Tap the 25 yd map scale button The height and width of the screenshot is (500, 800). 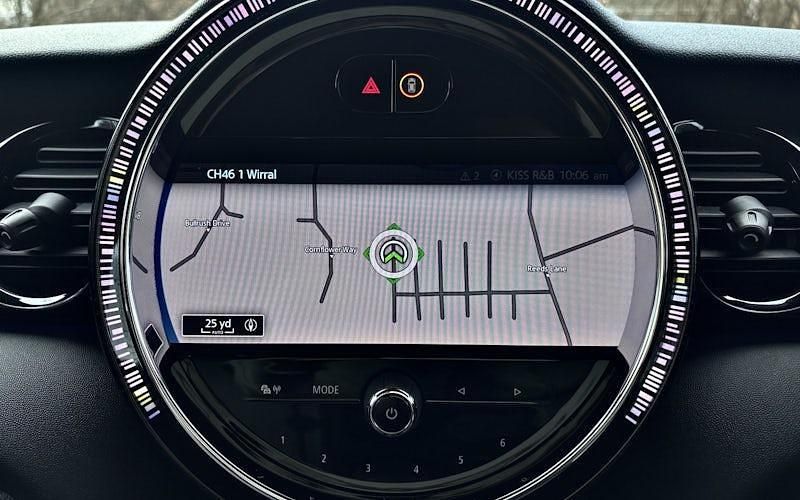222,325
